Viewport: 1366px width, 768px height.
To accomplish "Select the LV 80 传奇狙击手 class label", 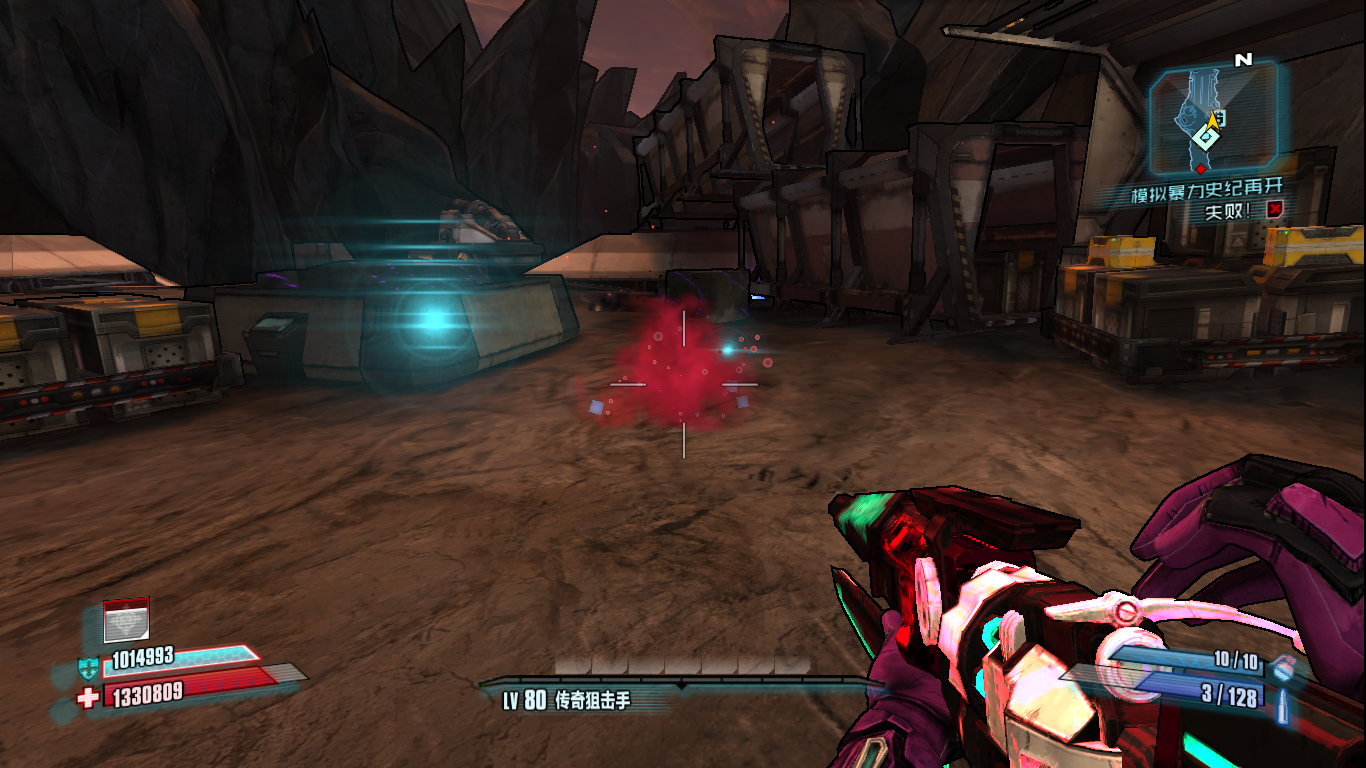I will coord(567,700).
